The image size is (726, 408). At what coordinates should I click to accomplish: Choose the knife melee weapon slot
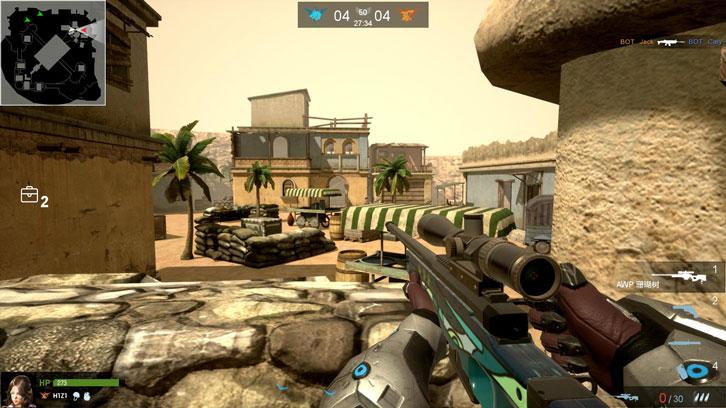684,343
